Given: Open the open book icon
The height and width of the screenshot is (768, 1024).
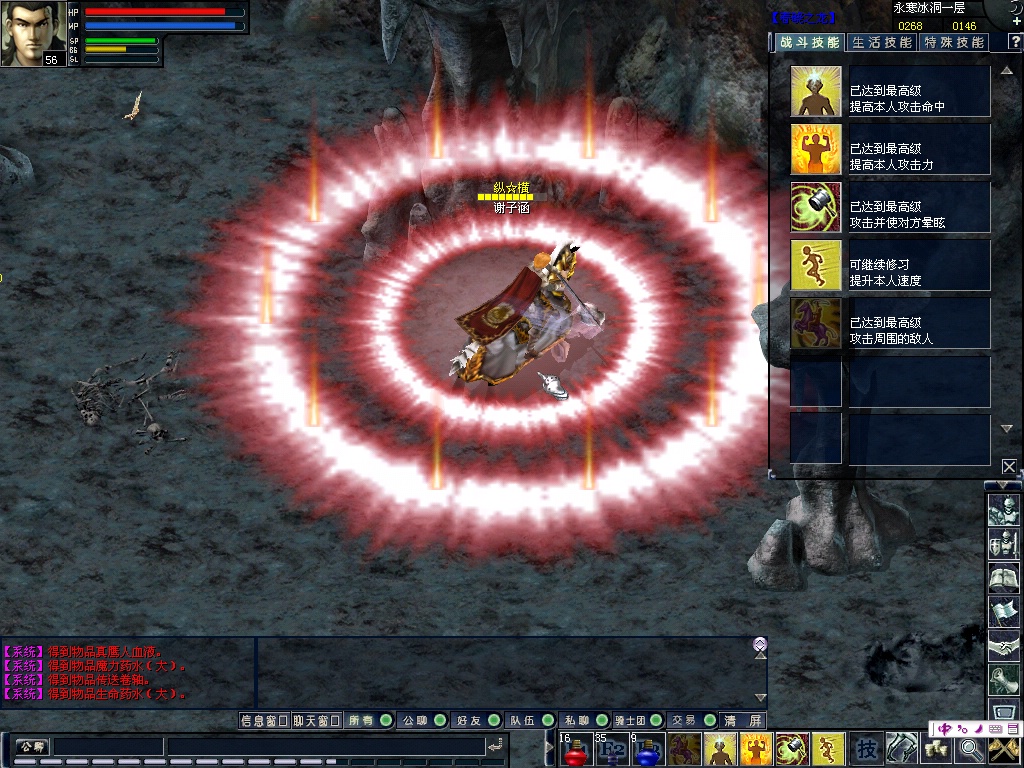Looking at the screenshot, I should point(1003,577).
